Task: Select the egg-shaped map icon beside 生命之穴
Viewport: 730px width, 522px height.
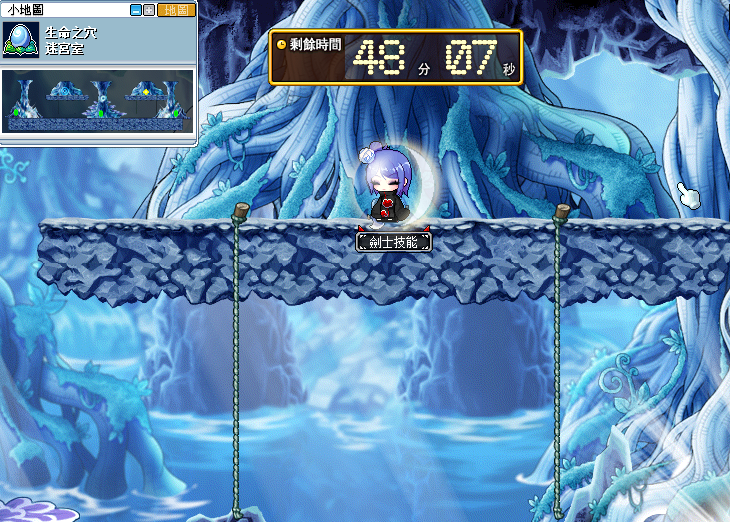Action: 21,39
